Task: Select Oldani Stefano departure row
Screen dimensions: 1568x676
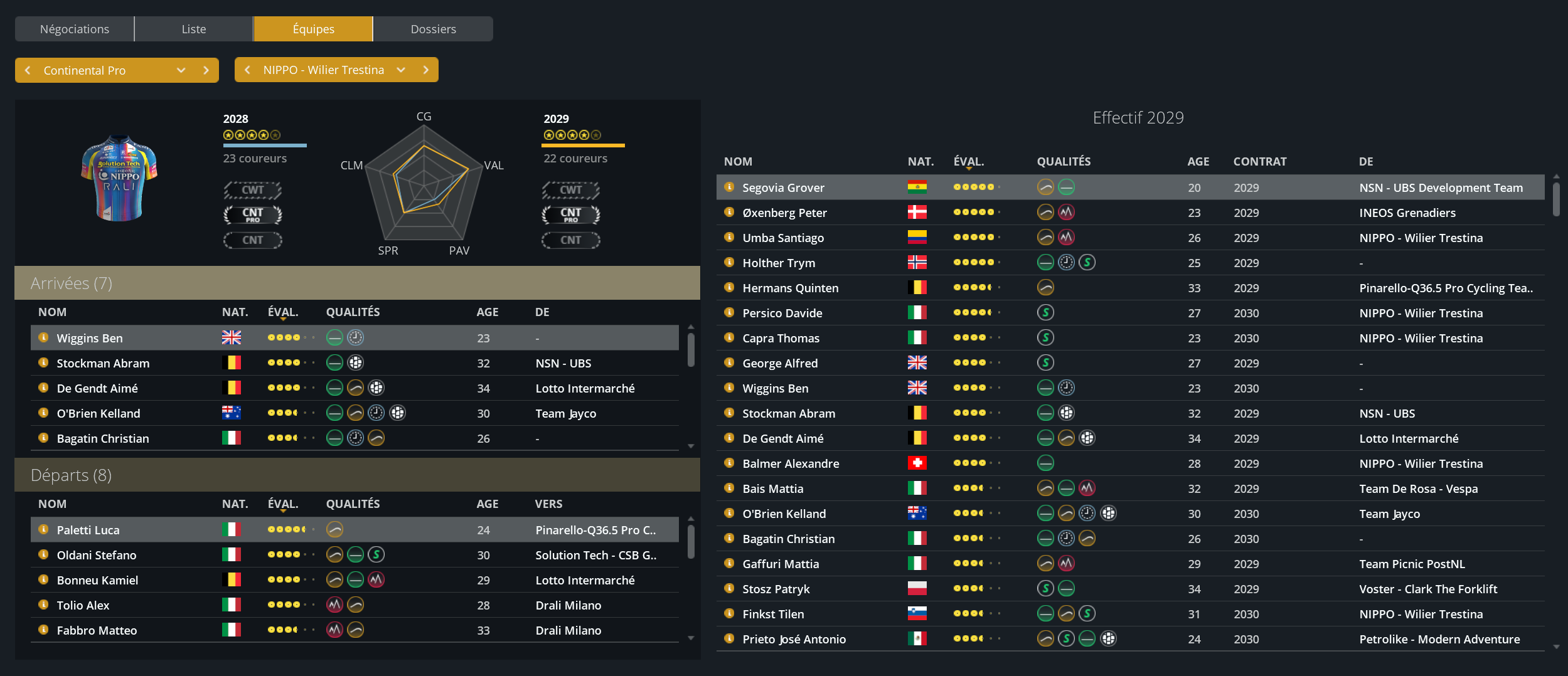Action: click(x=96, y=555)
